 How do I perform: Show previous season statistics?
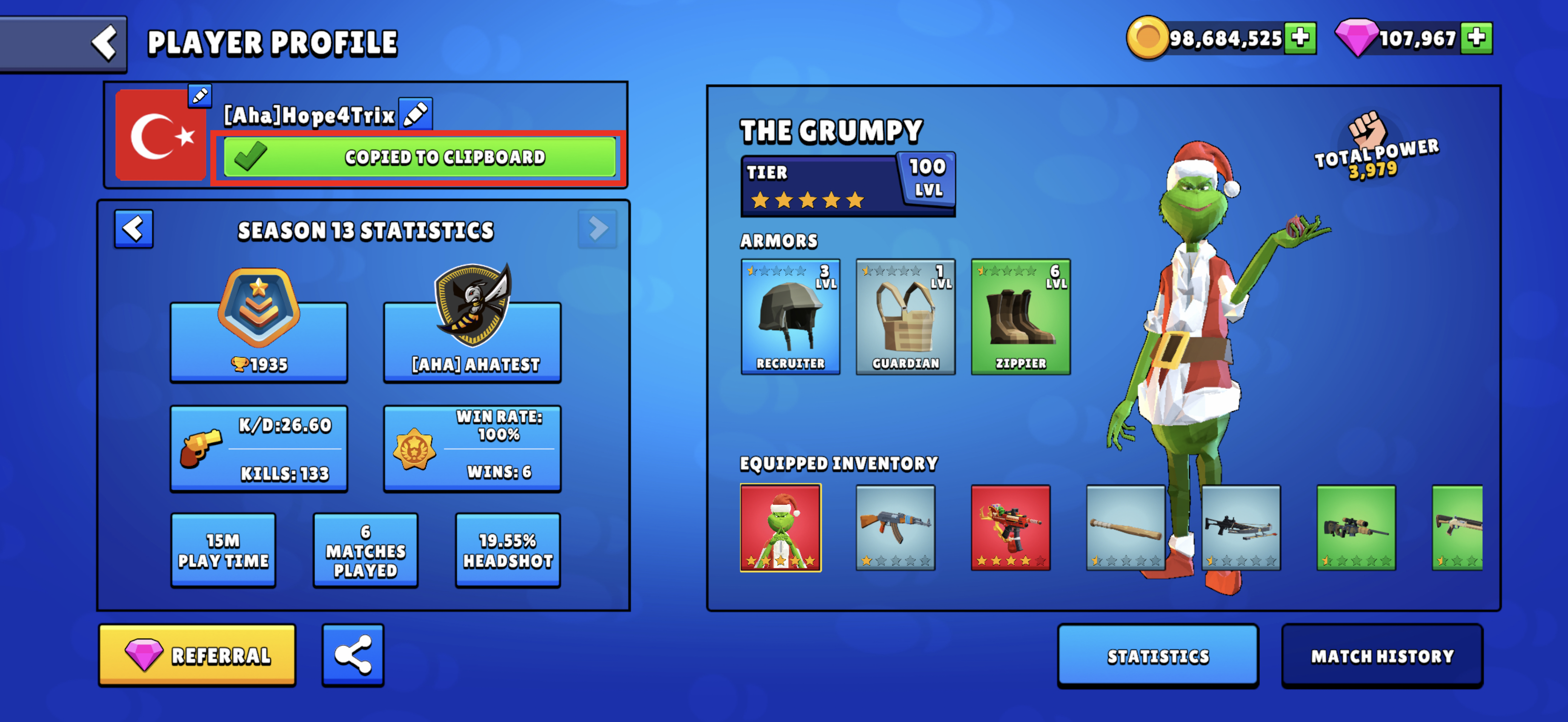(x=134, y=229)
